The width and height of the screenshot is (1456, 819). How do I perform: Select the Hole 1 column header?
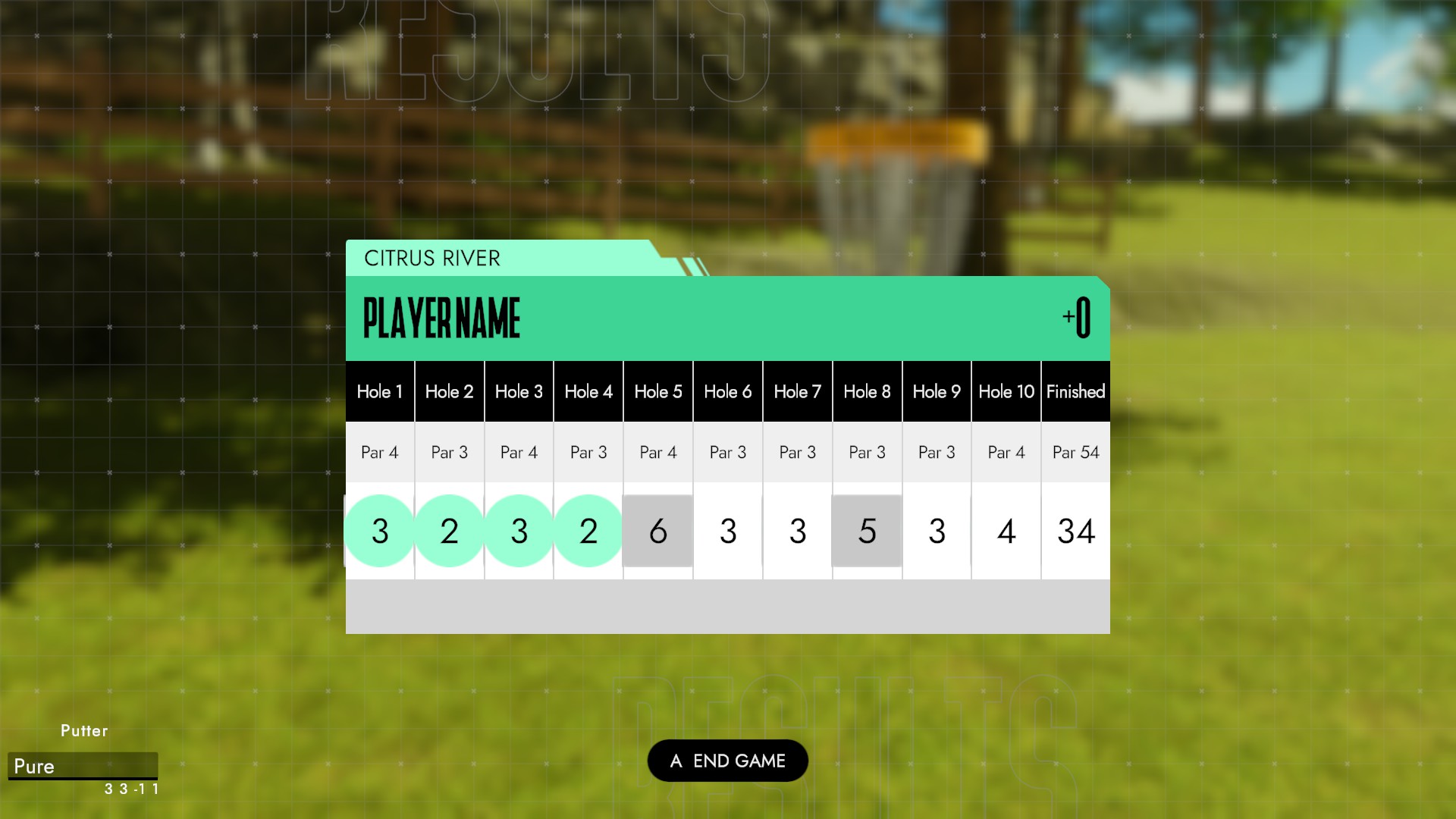click(x=380, y=391)
